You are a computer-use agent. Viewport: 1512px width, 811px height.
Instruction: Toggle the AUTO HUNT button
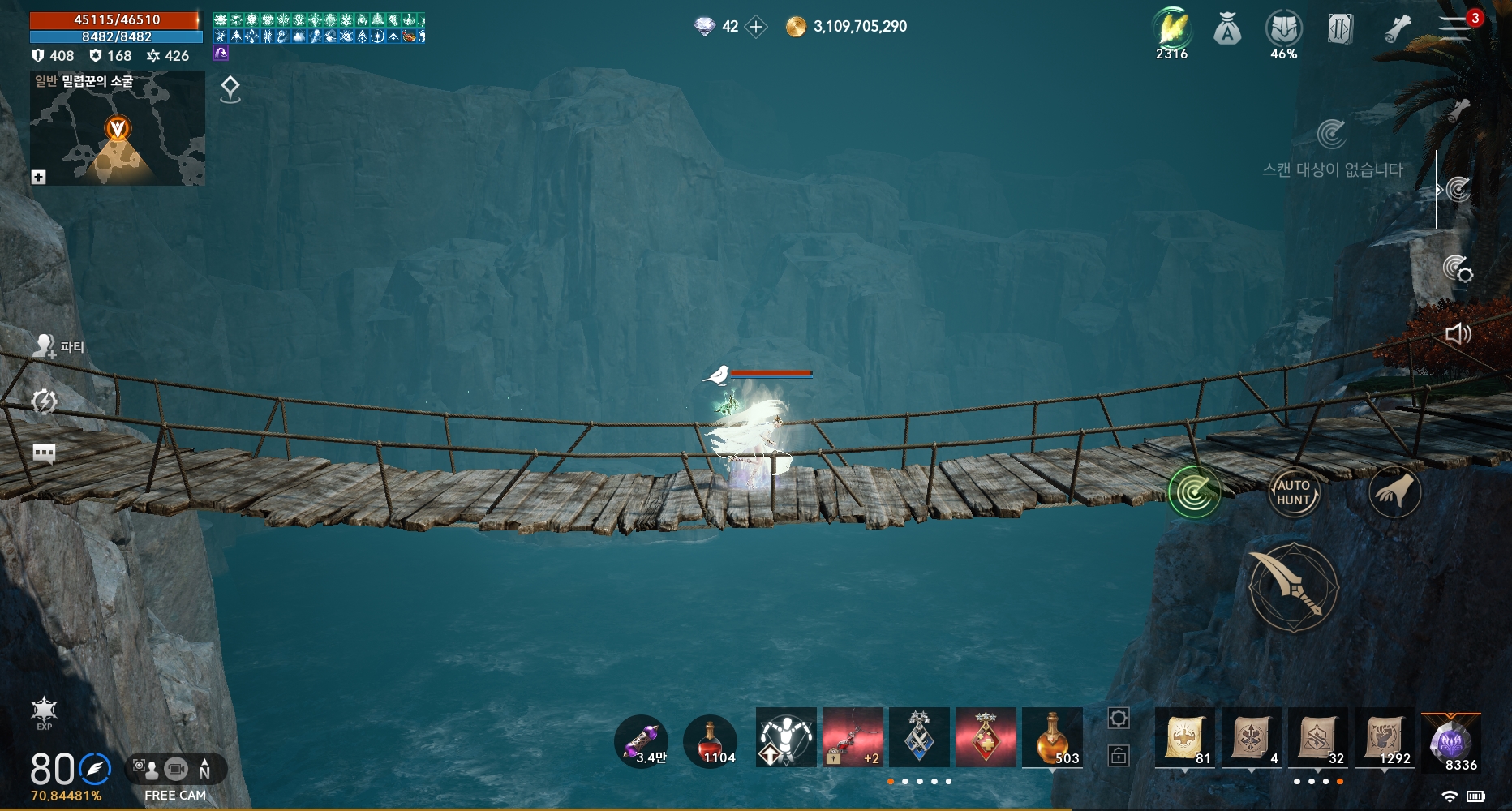(x=1293, y=492)
